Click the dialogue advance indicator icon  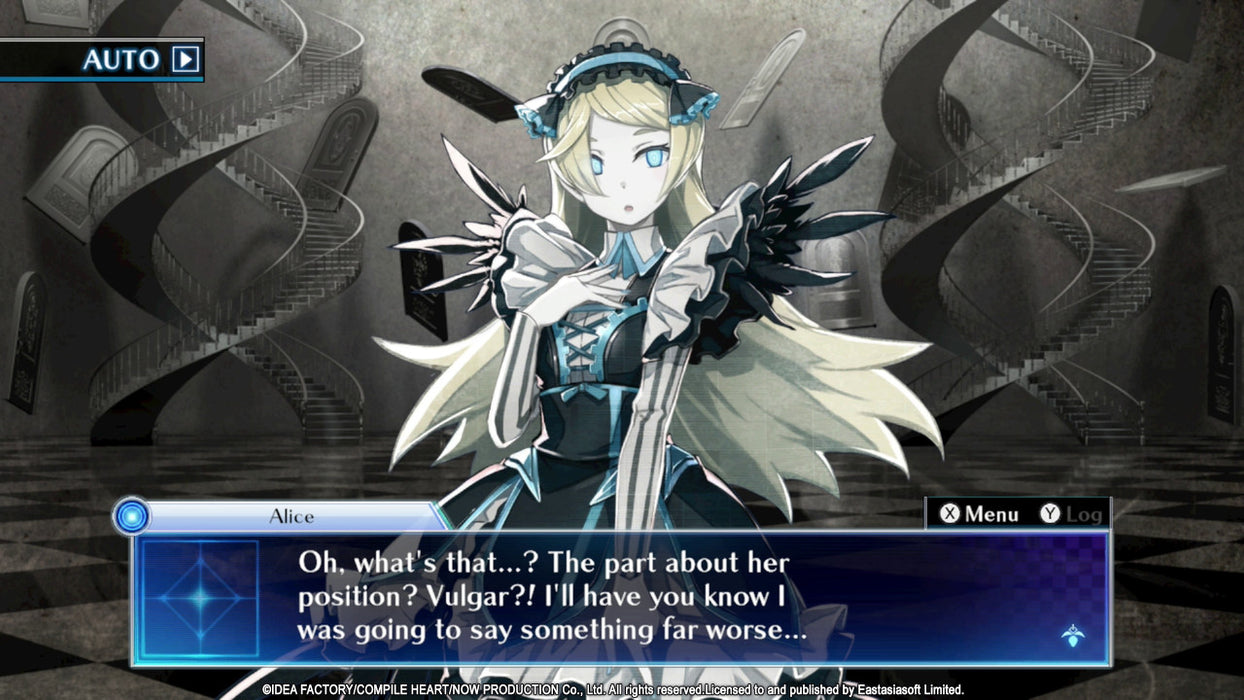pyautogui.click(x=1072, y=634)
